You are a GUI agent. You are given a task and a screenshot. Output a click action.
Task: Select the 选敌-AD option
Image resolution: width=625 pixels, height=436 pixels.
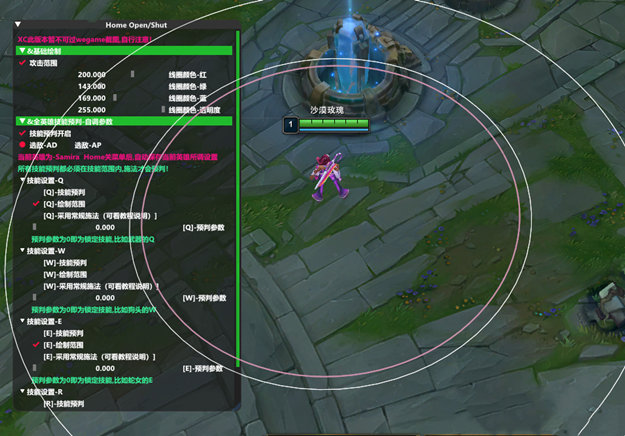(x=23, y=145)
